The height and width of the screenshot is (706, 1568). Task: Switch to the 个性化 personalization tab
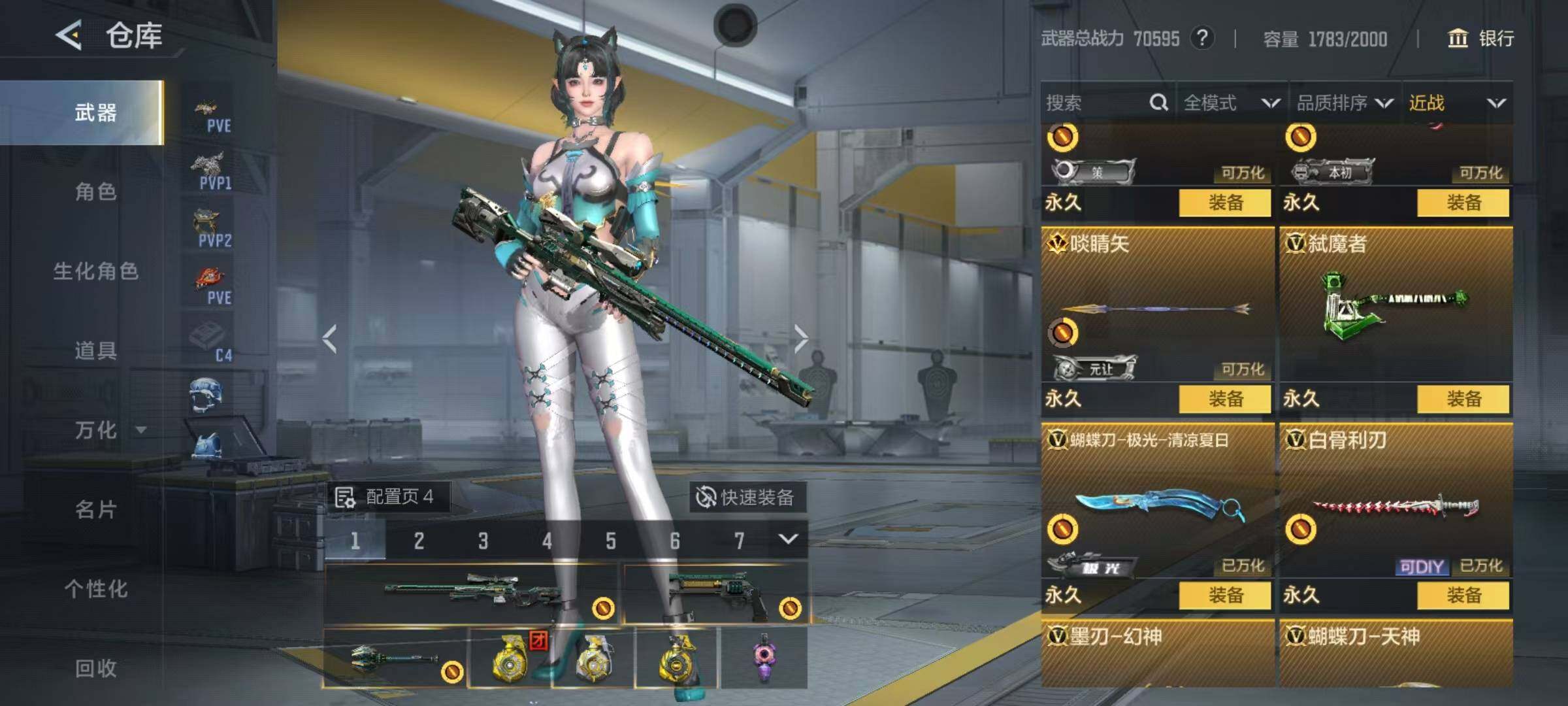(x=95, y=589)
